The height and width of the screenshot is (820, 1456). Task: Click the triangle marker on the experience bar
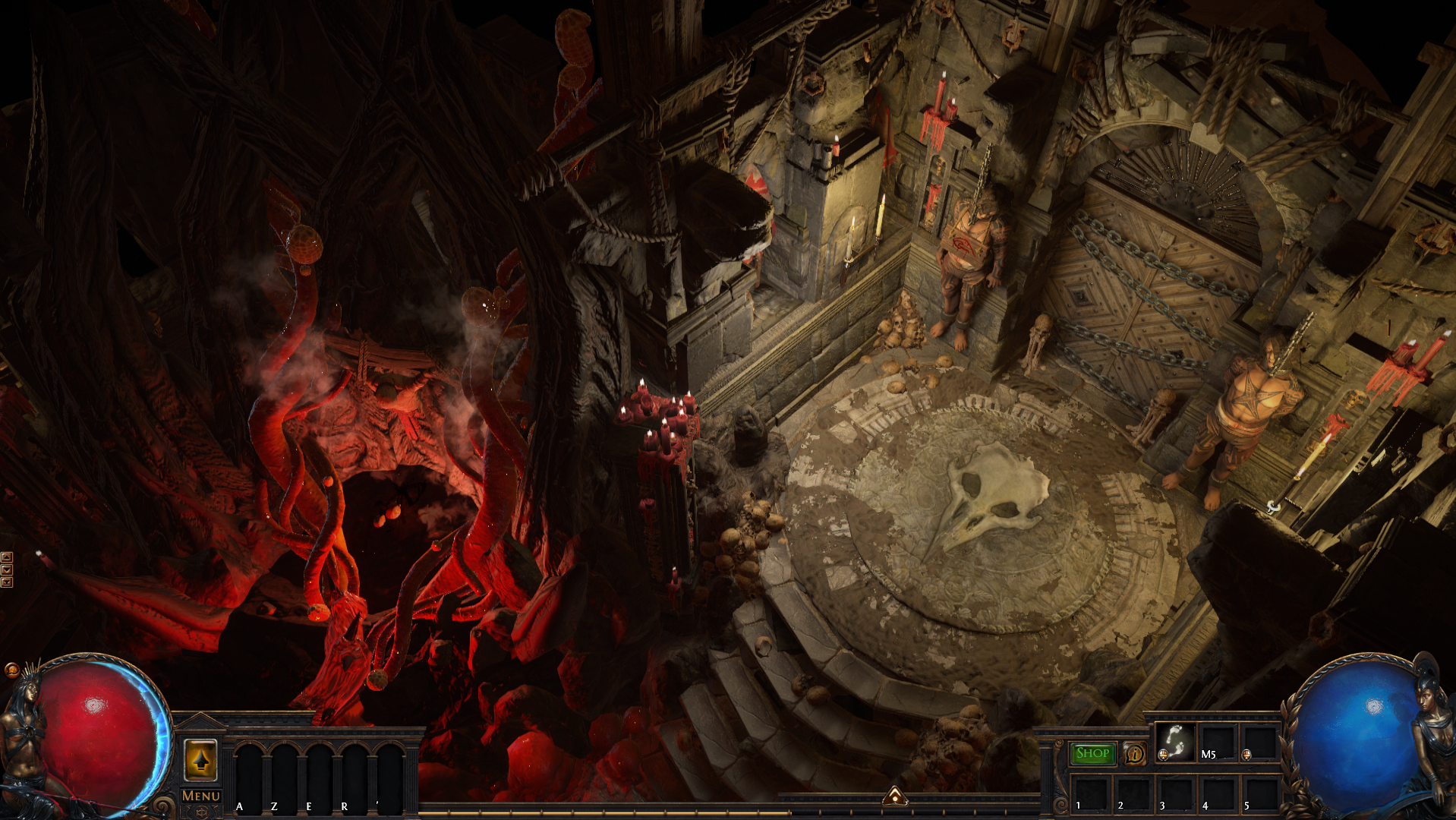click(895, 796)
